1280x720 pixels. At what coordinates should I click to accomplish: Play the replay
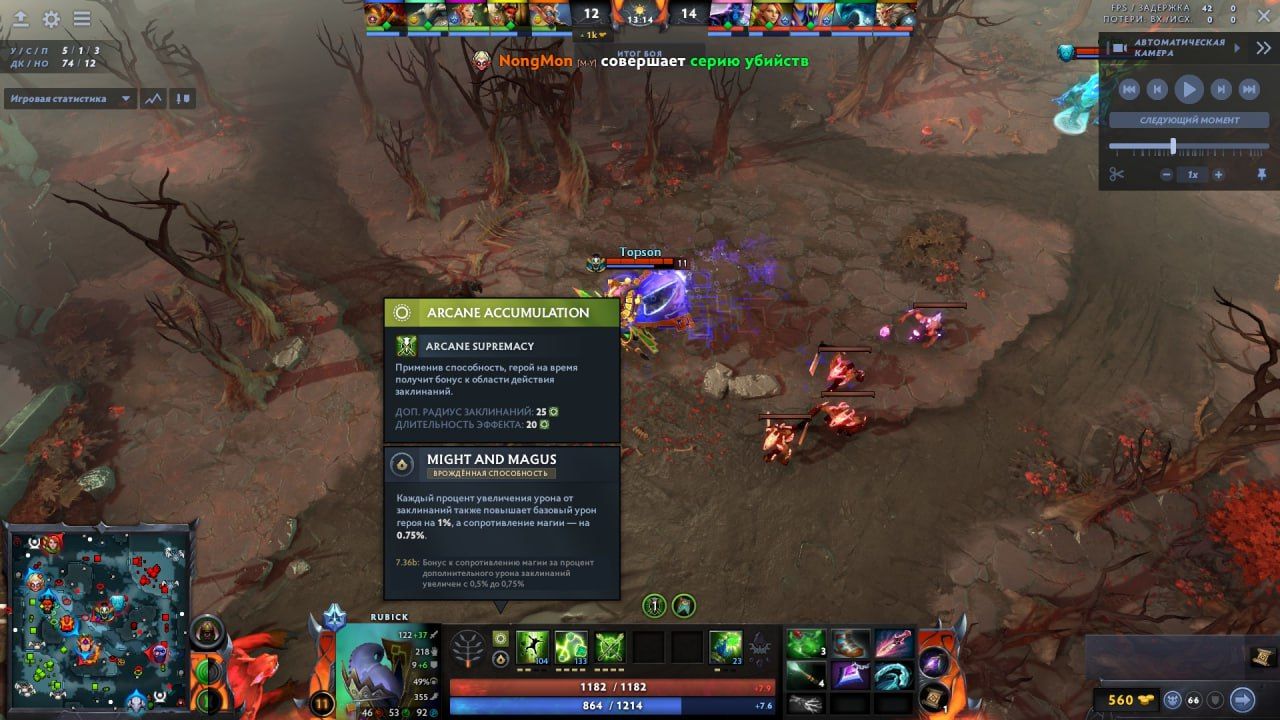tap(1188, 89)
